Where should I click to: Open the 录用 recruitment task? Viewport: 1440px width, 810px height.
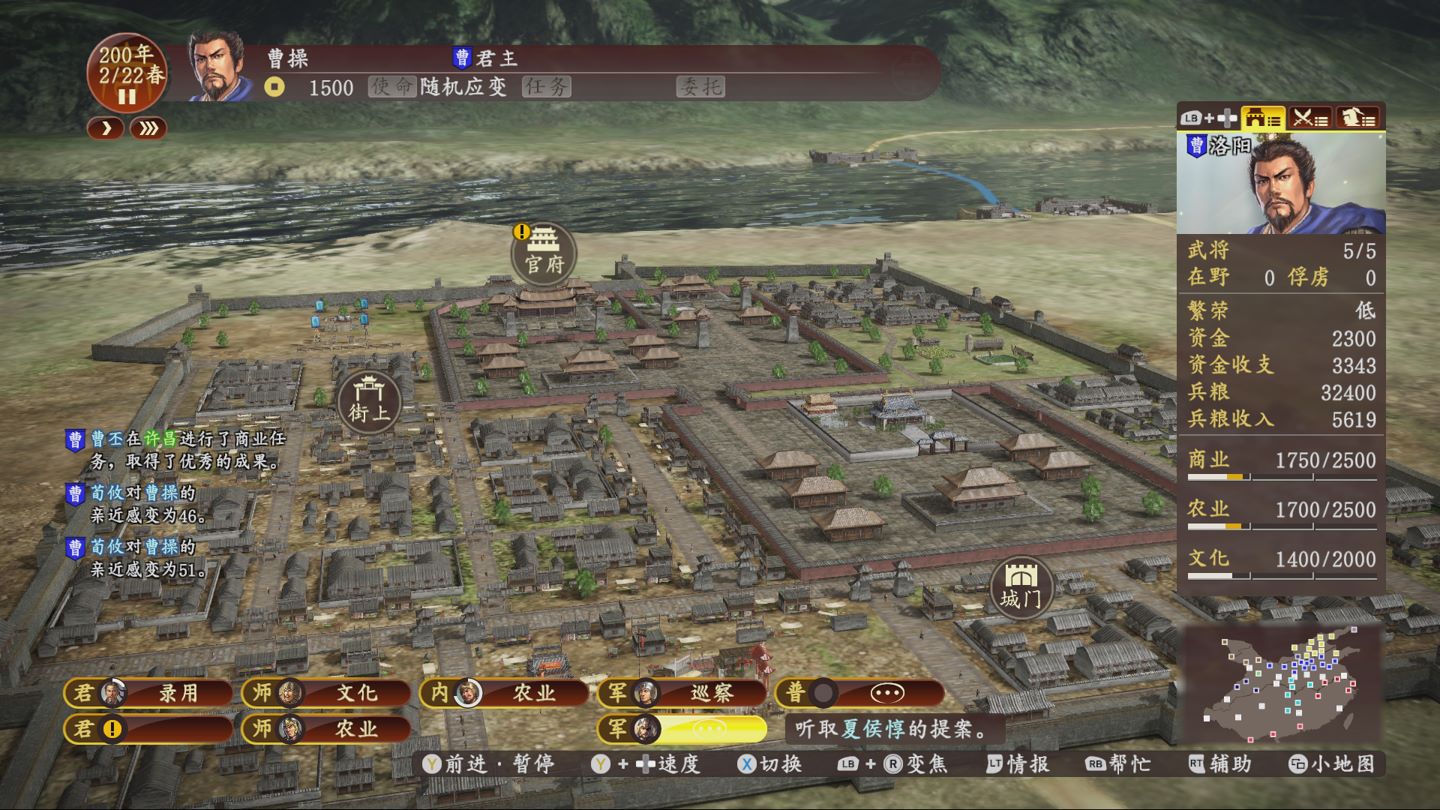coord(148,693)
